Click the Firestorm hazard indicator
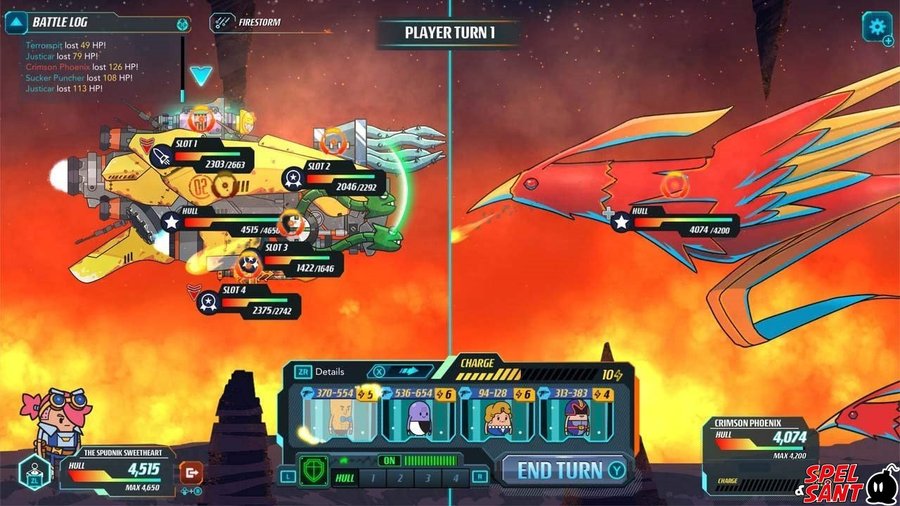The width and height of the screenshot is (900, 506). pos(224,22)
